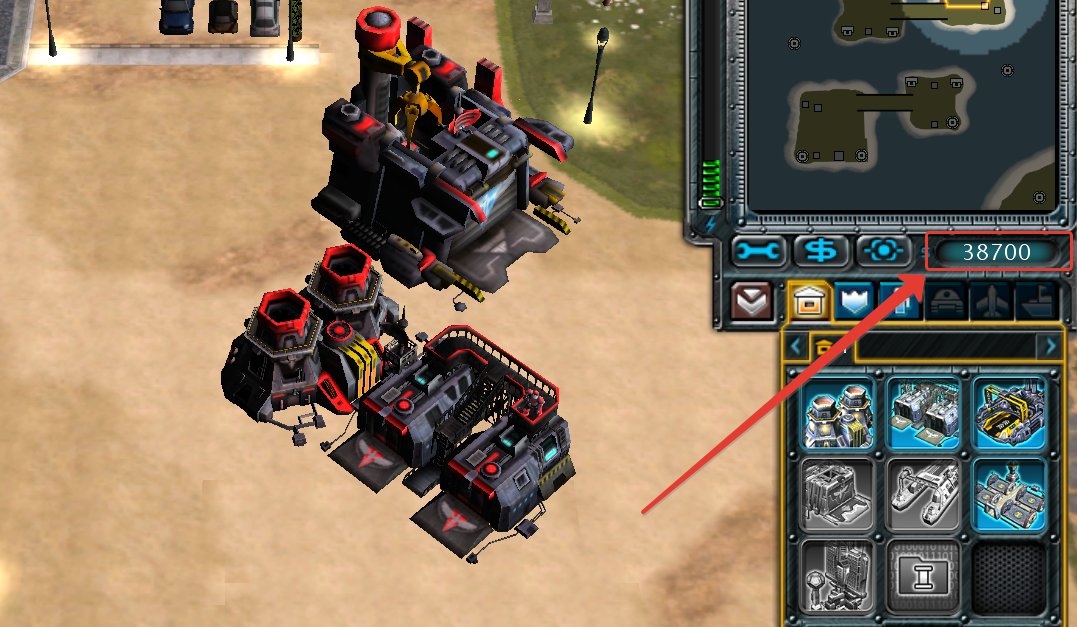Open the aircraft production tab

pos(992,301)
